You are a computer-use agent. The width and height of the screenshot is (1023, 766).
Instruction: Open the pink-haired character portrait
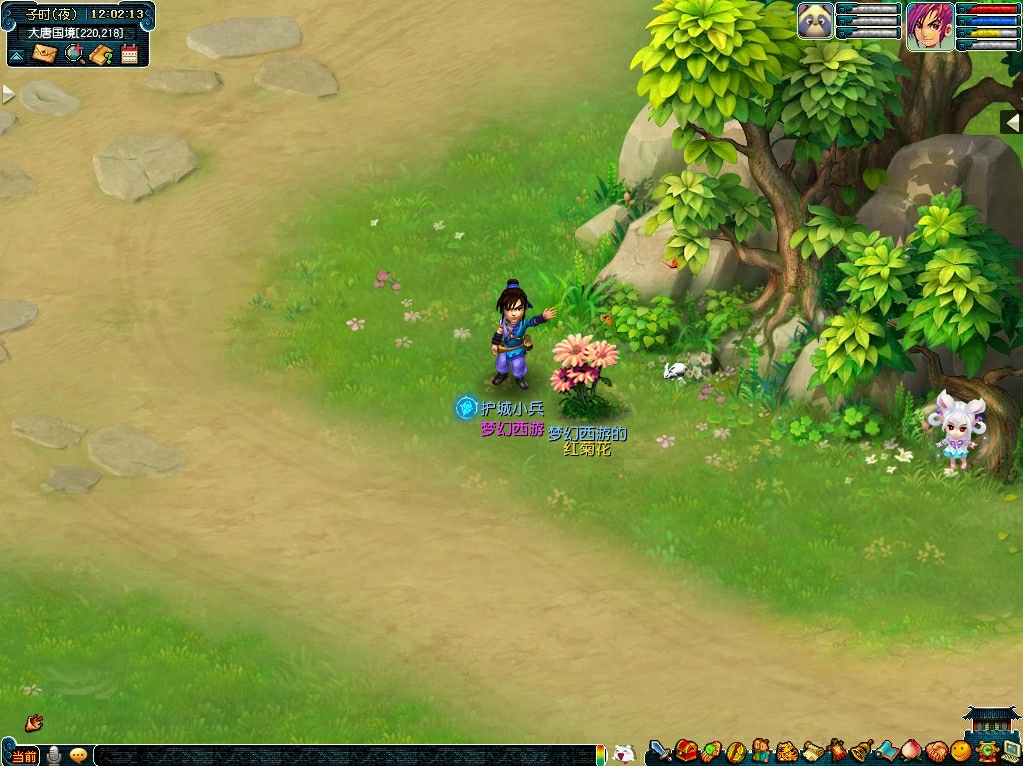[x=929, y=24]
